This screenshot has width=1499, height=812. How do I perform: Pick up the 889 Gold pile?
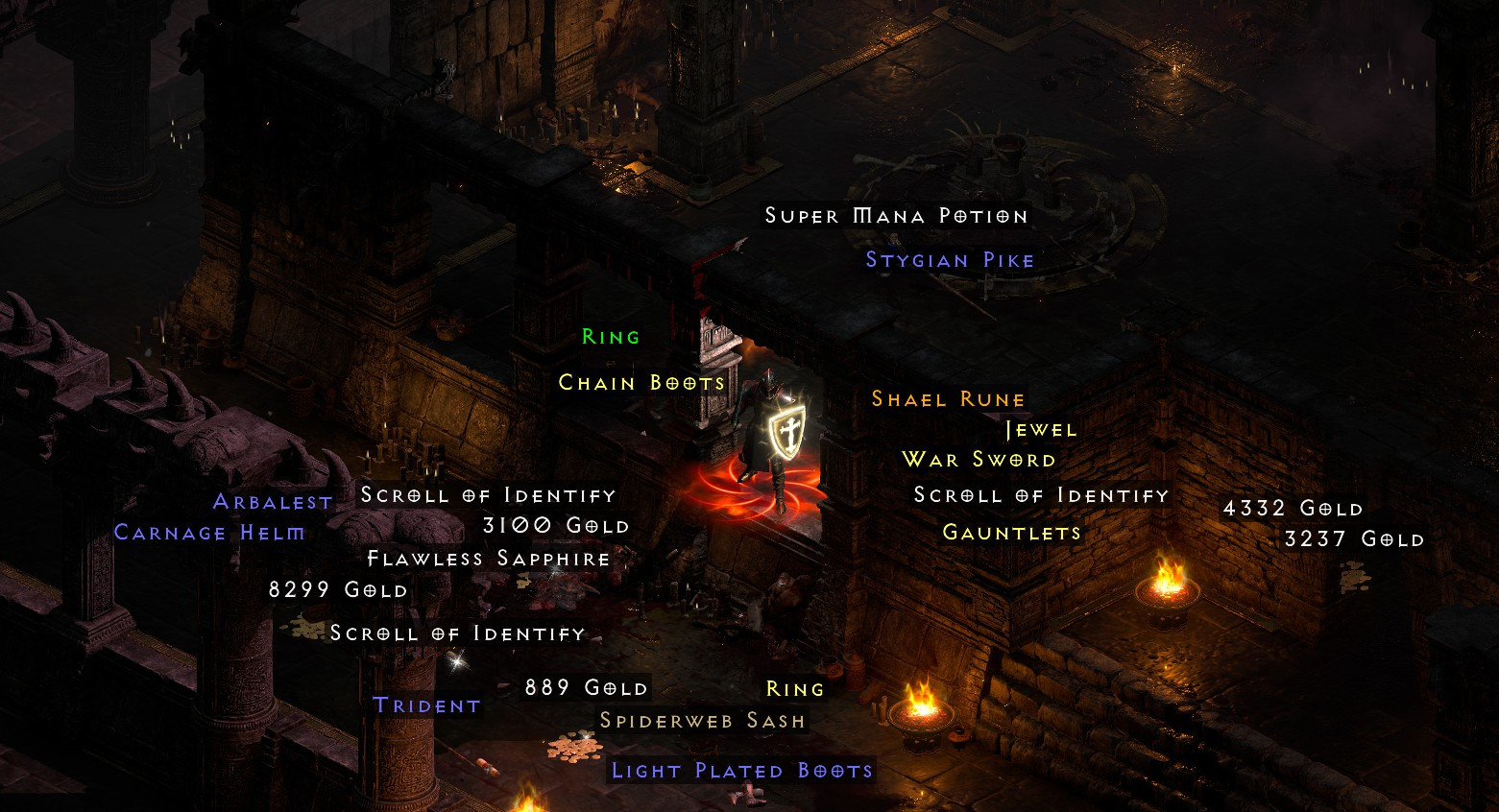(x=586, y=687)
